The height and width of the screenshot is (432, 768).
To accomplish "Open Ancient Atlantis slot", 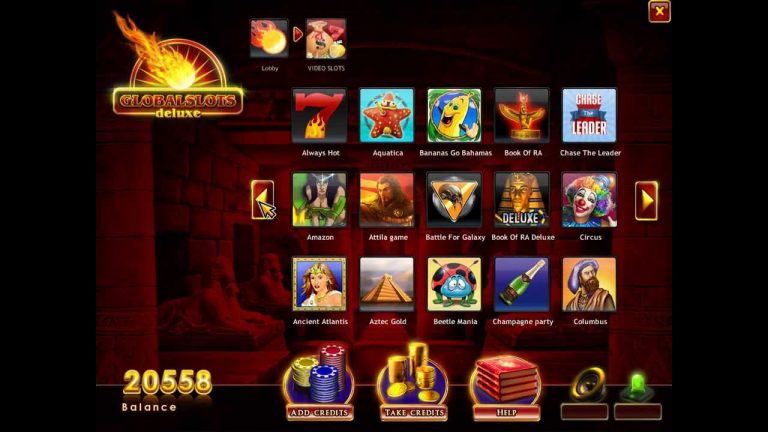I will pyautogui.click(x=320, y=284).
